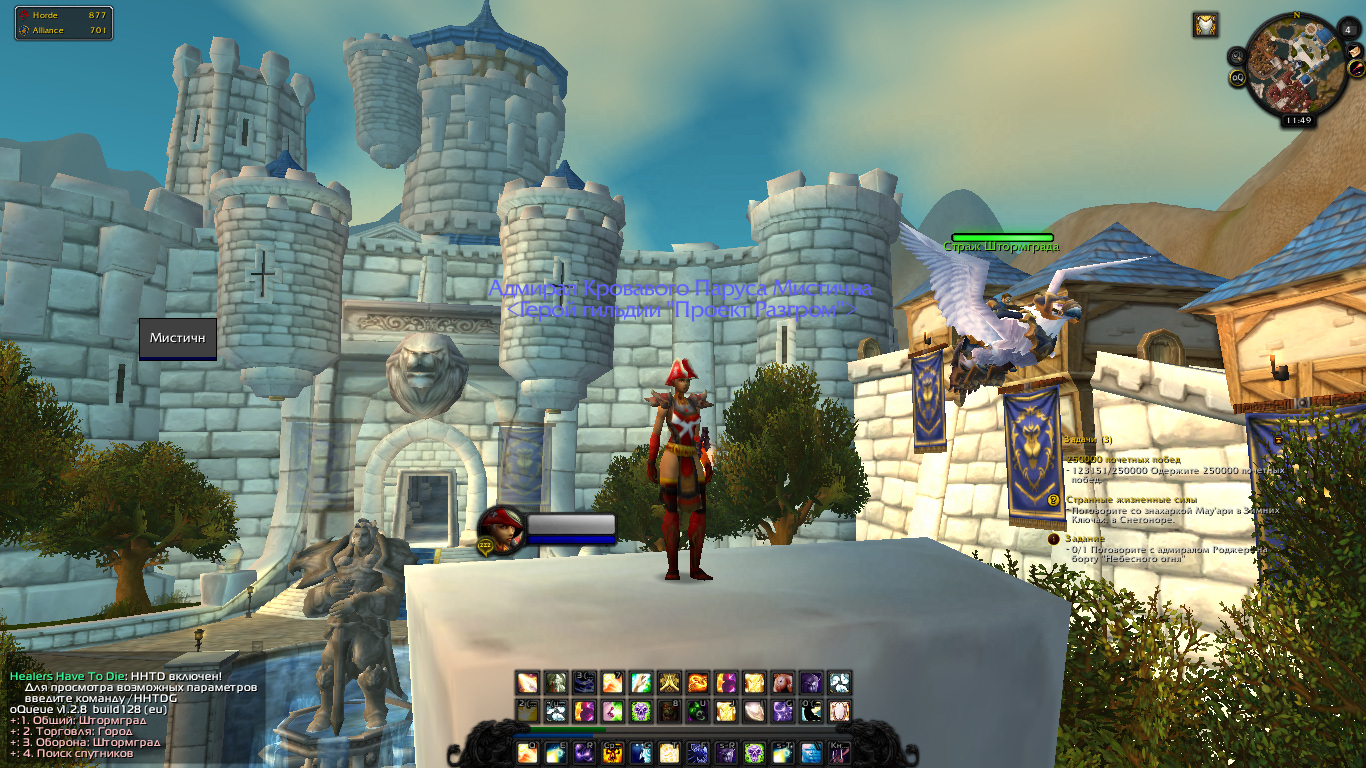Toggle the minimap tracking magnifier button
The image size is (1366, 768).
(1238, 56)
